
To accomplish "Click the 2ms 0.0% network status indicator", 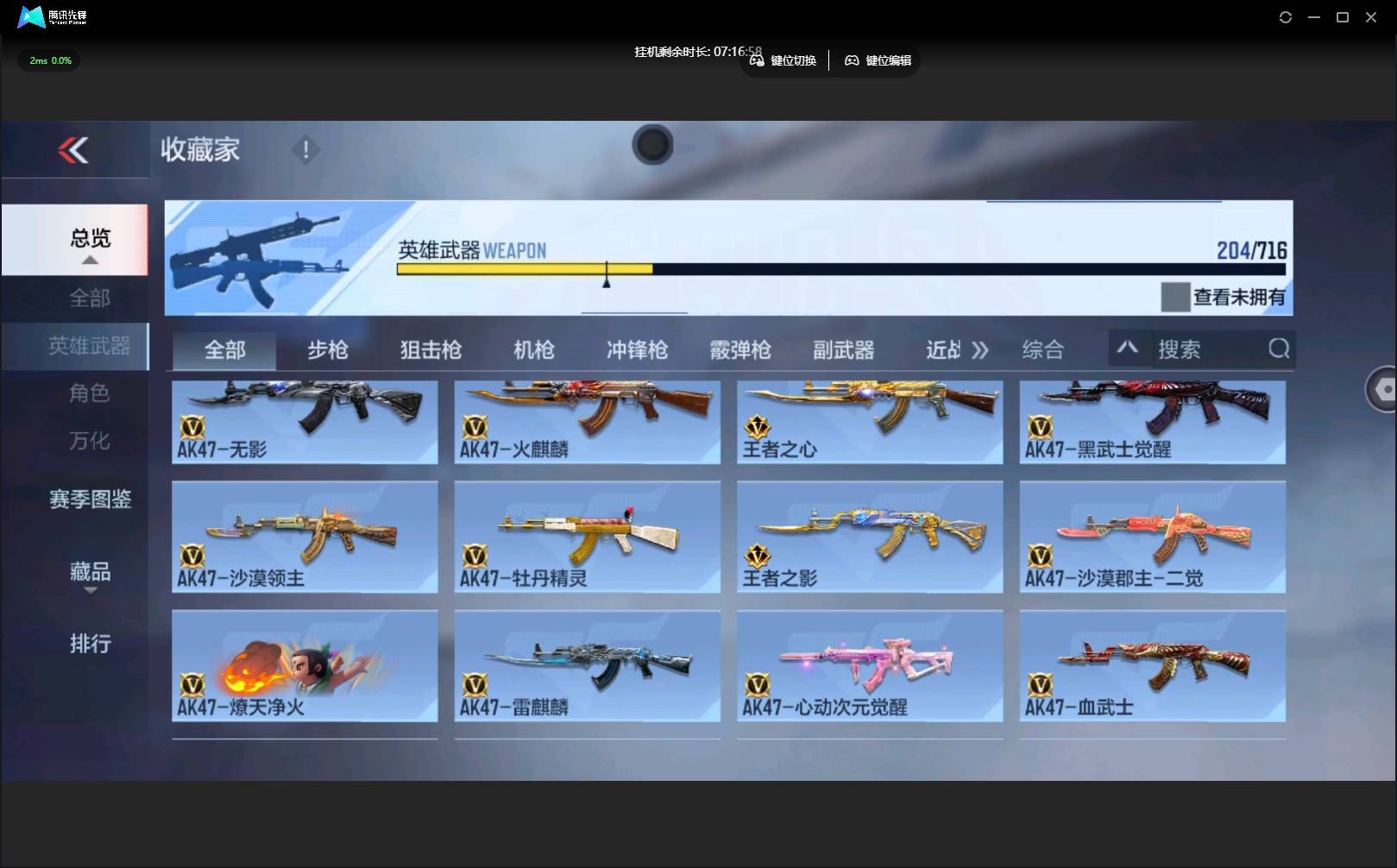I will click(47, 60).
